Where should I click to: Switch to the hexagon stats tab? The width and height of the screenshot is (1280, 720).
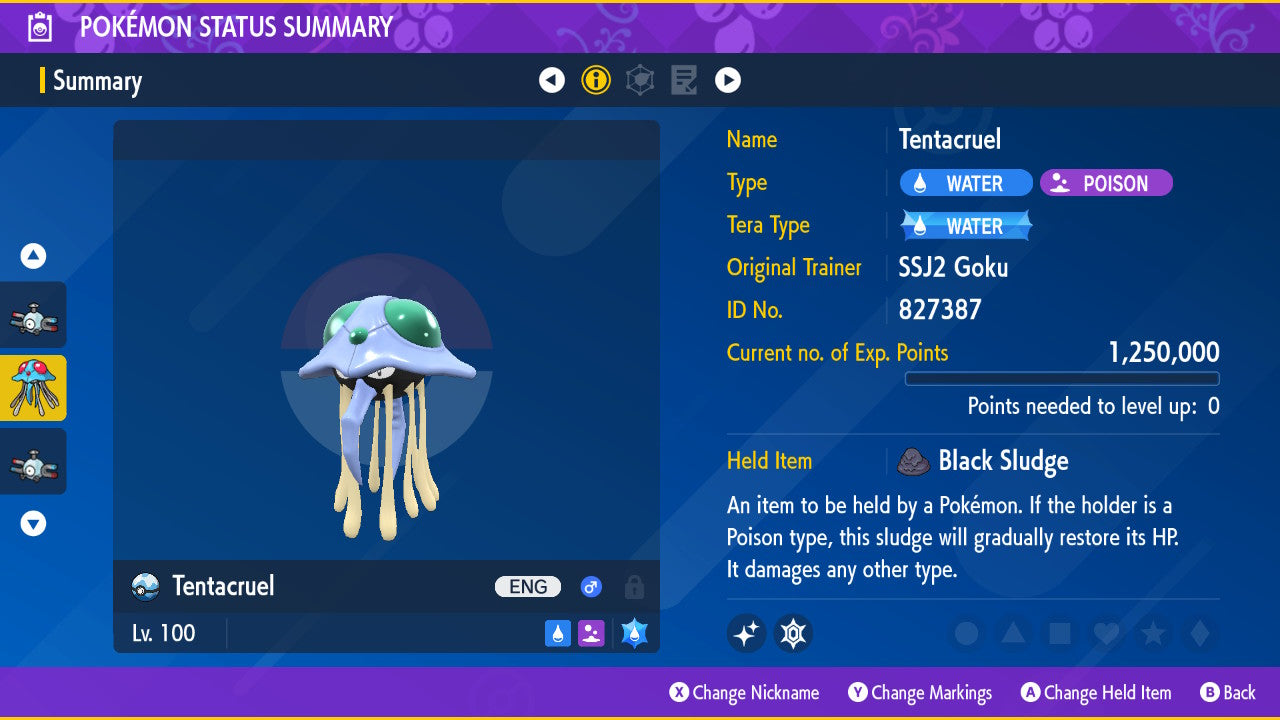[x=640, y=80]
